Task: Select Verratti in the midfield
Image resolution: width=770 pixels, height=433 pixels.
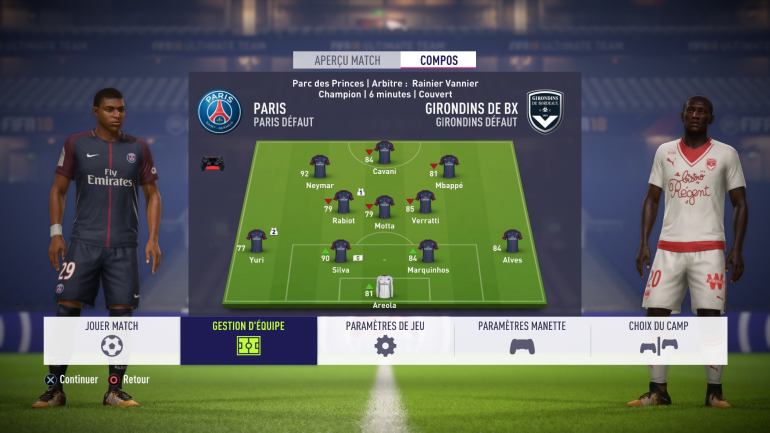Action: click(x=425, y=201)
